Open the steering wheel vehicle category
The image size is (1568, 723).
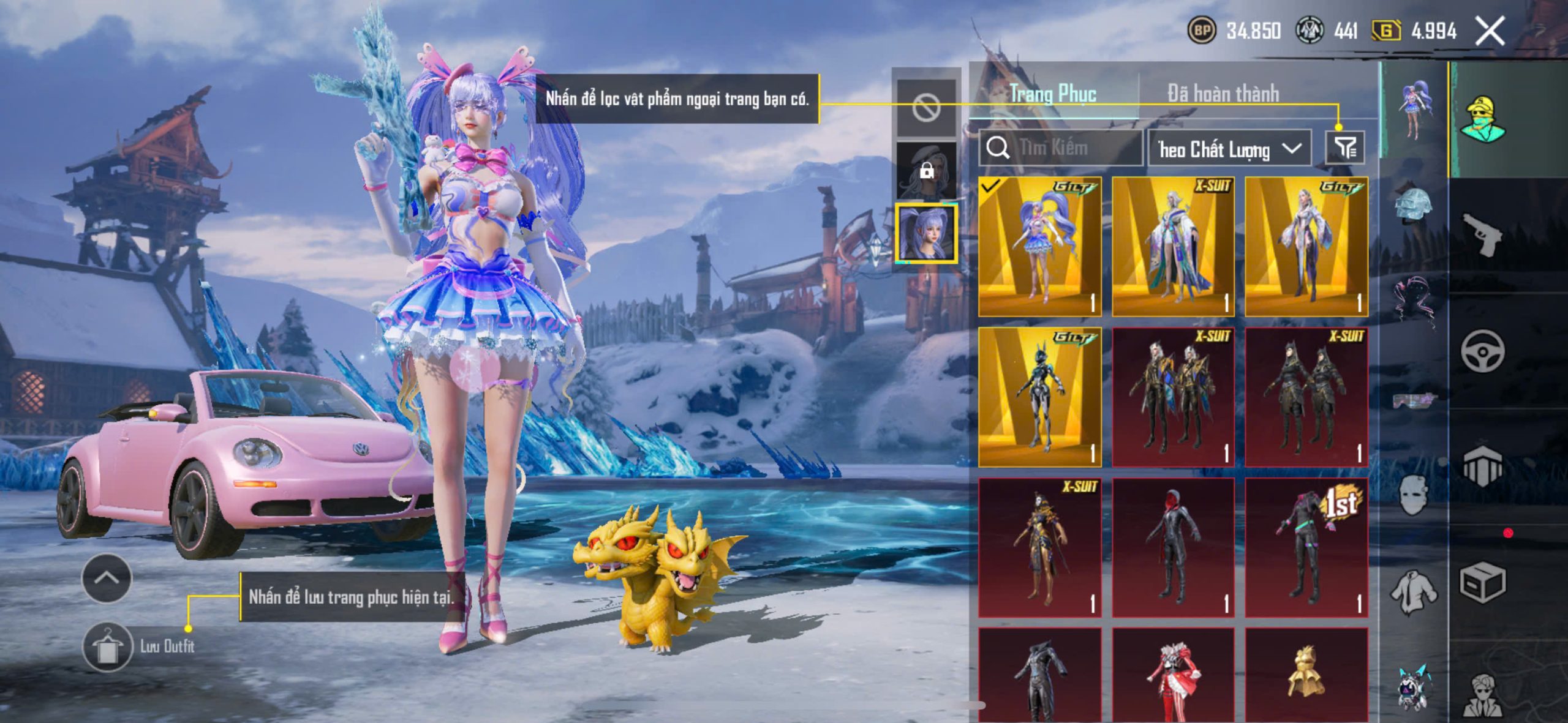(1482, 350)
